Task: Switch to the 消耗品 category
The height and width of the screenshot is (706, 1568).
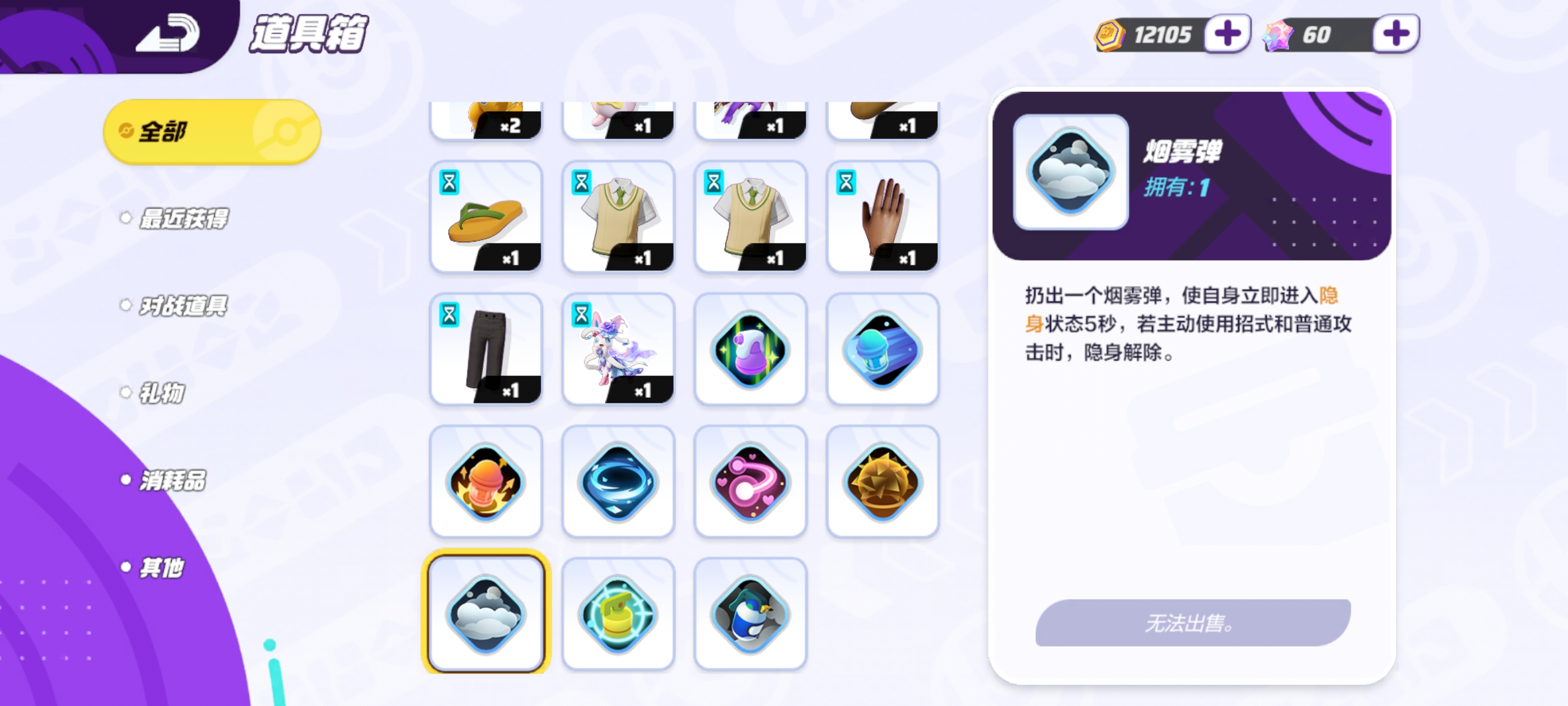Action: (172, 480)
